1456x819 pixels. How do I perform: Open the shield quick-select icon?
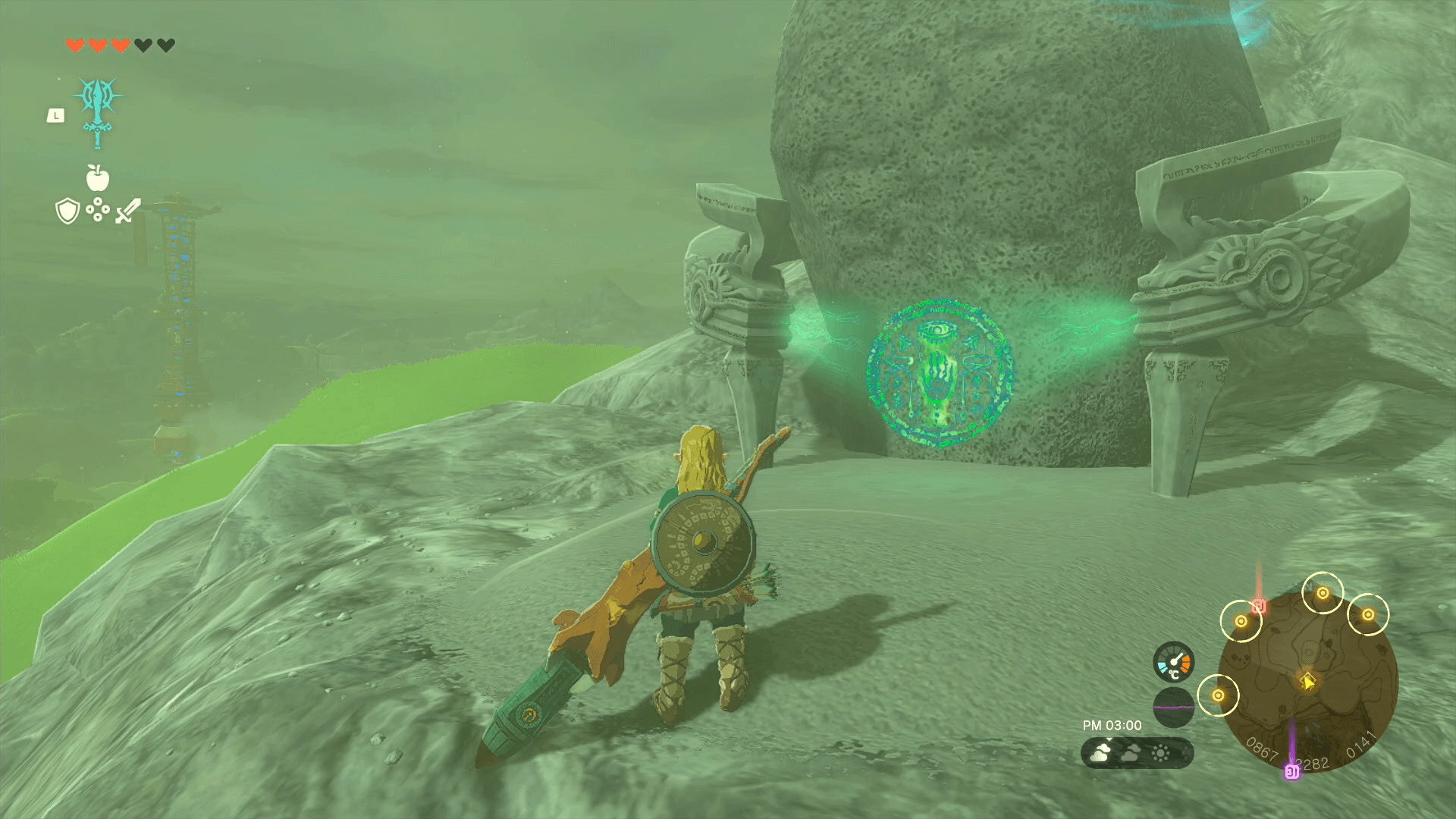coord(67,211)
